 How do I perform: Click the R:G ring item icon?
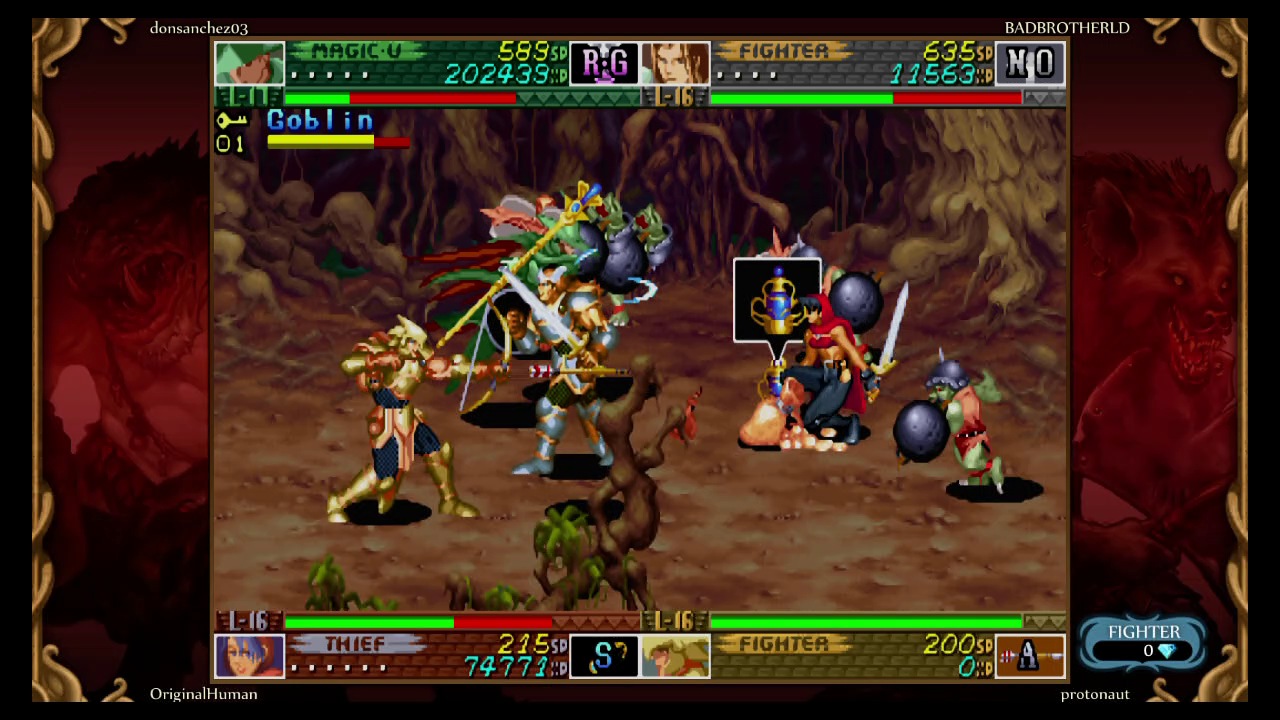[604, 63]
